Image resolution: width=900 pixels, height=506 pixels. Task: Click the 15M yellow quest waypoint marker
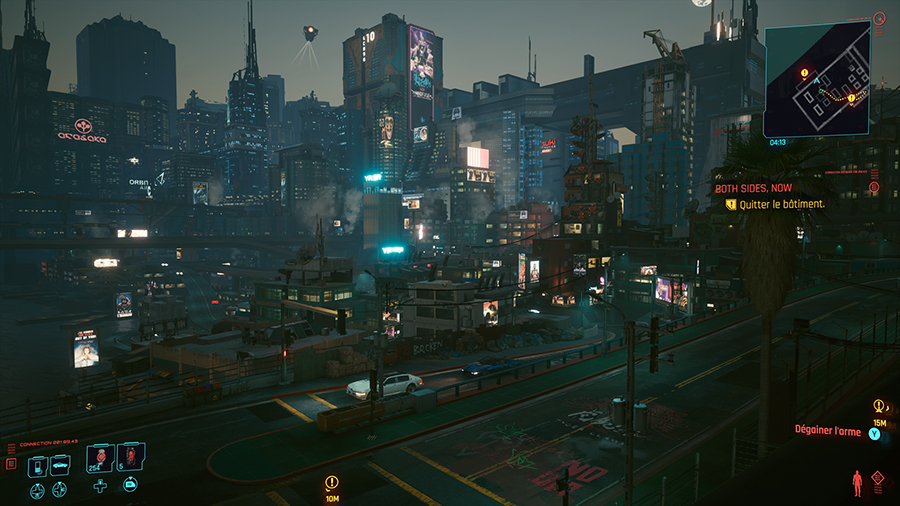tap(878, 406)
